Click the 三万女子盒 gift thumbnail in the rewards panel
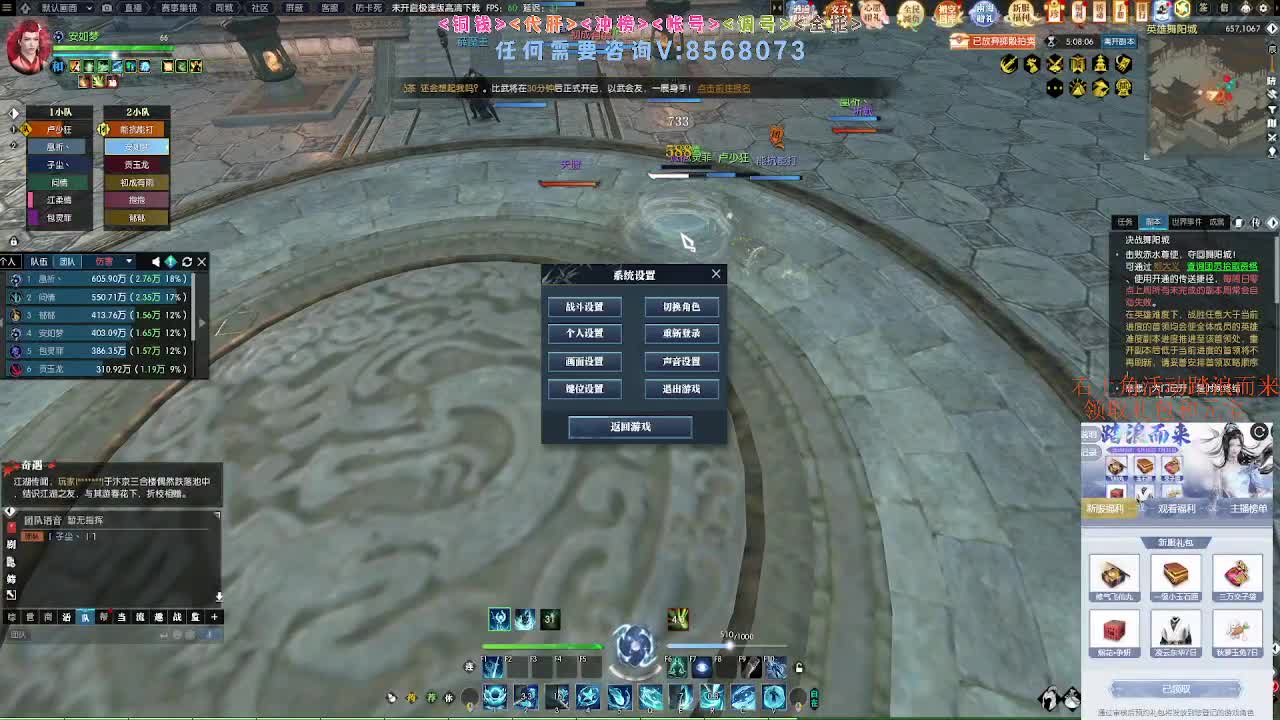Viewport: 1280px width, 720px height. [1237, 577]
